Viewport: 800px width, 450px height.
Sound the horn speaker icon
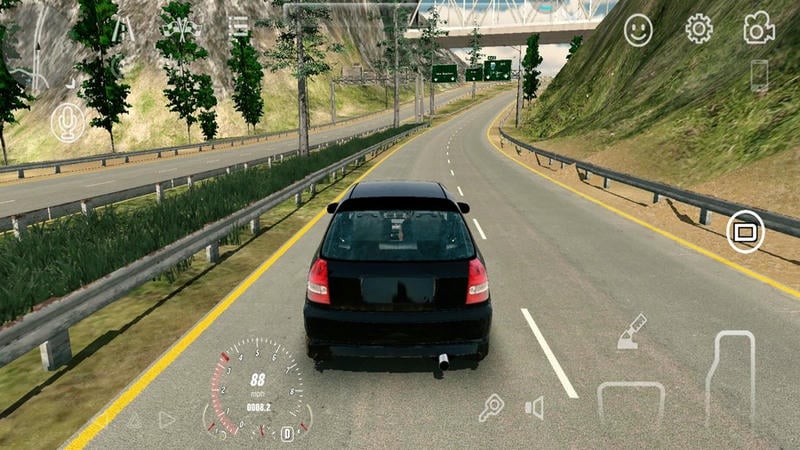pos(535,407)
